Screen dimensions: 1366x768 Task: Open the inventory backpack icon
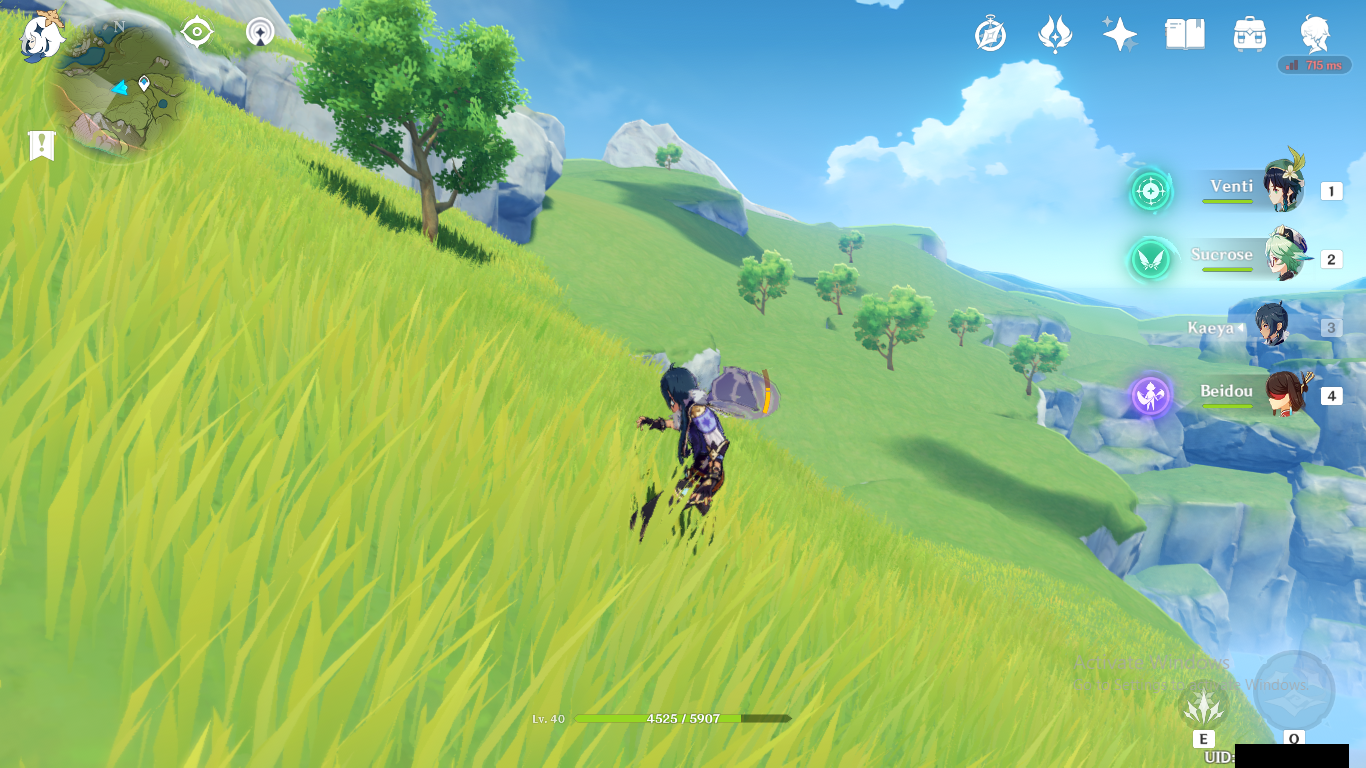1250,35
